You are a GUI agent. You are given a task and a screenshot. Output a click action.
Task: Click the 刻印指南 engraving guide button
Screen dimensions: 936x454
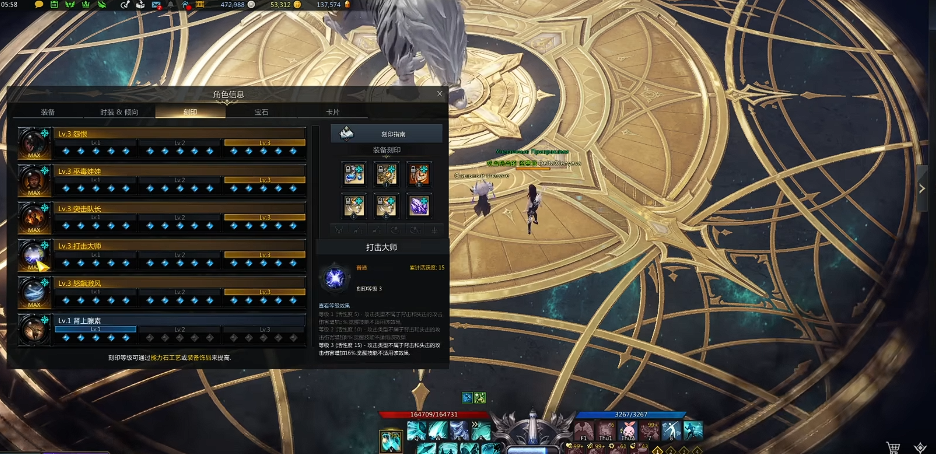pos(372,133)
